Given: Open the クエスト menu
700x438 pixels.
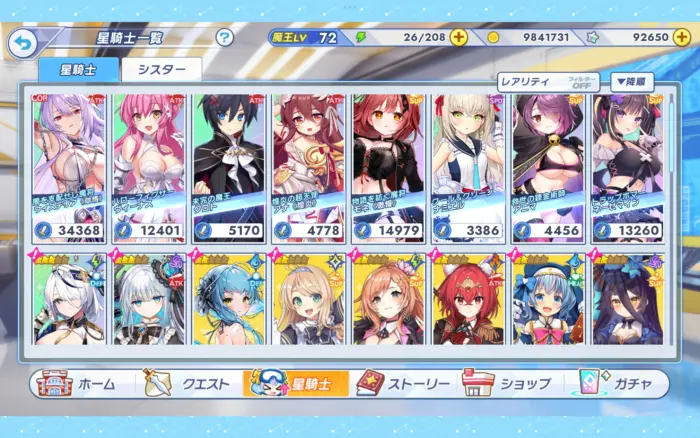Looking at the screenshot, I should click(x=189, y=383).
